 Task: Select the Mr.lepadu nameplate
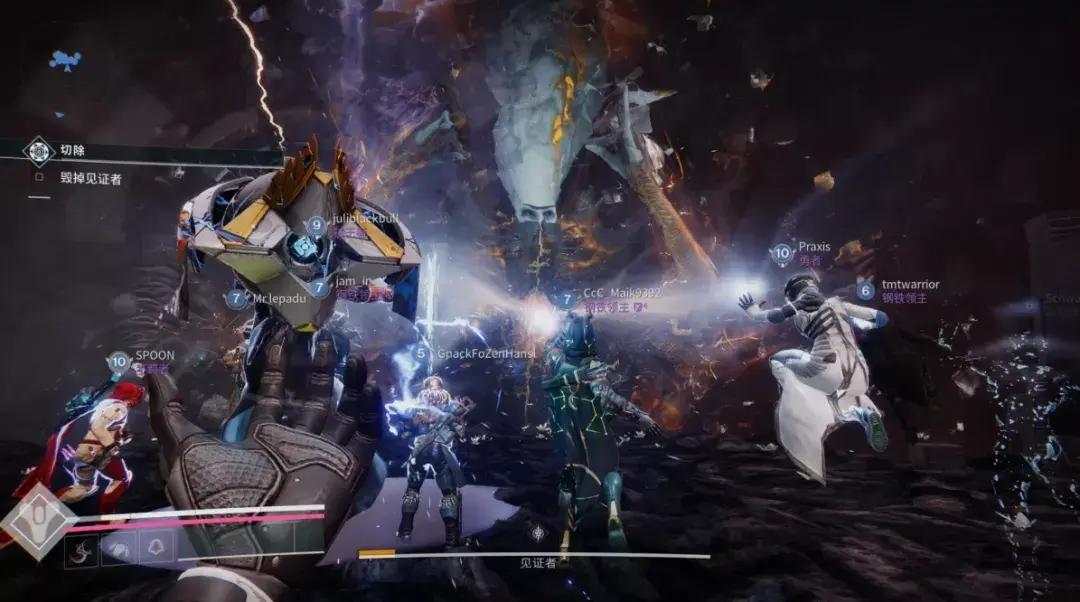[280, 298]
